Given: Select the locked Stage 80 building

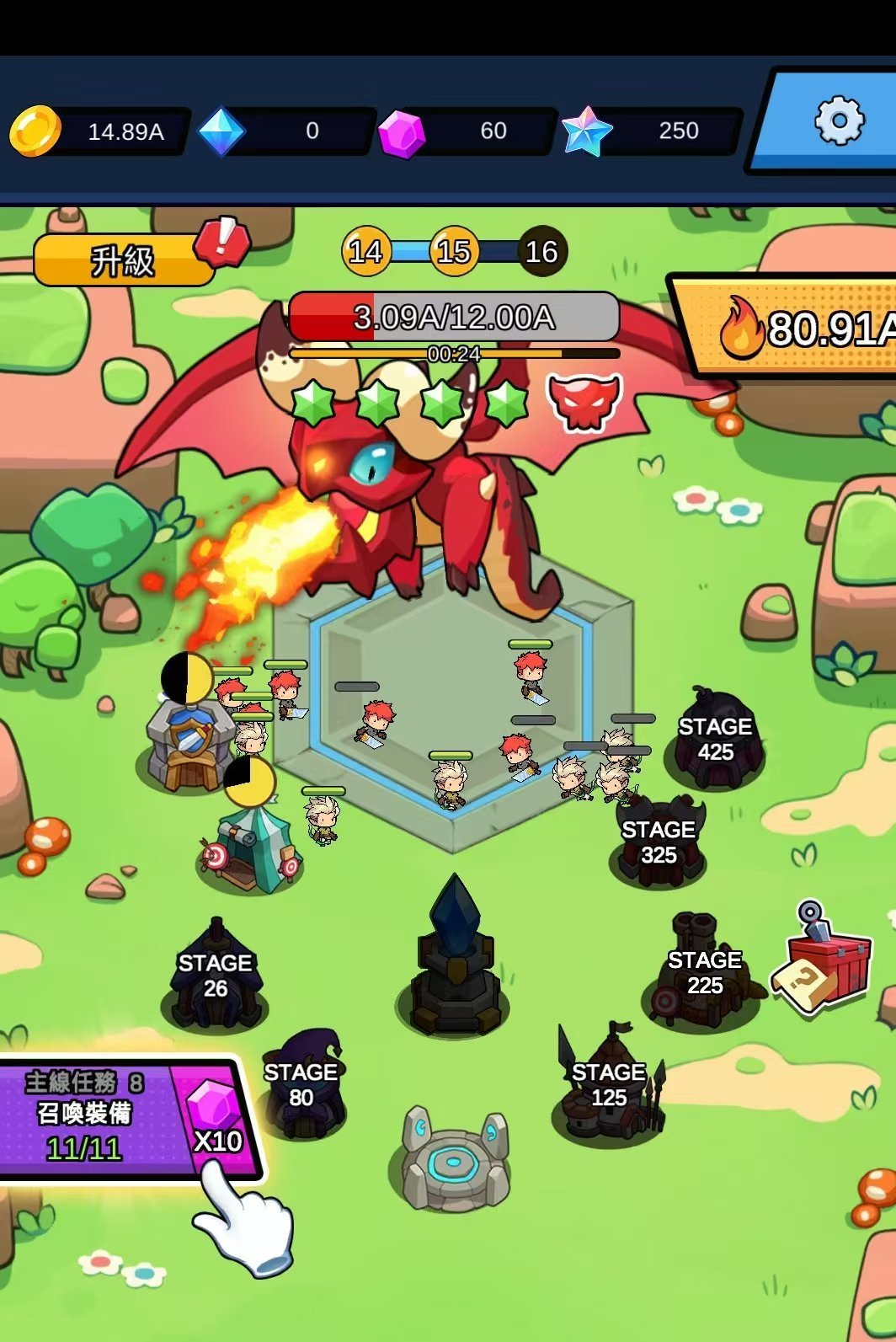Looking at the screenshot, I should point(301,1085).
